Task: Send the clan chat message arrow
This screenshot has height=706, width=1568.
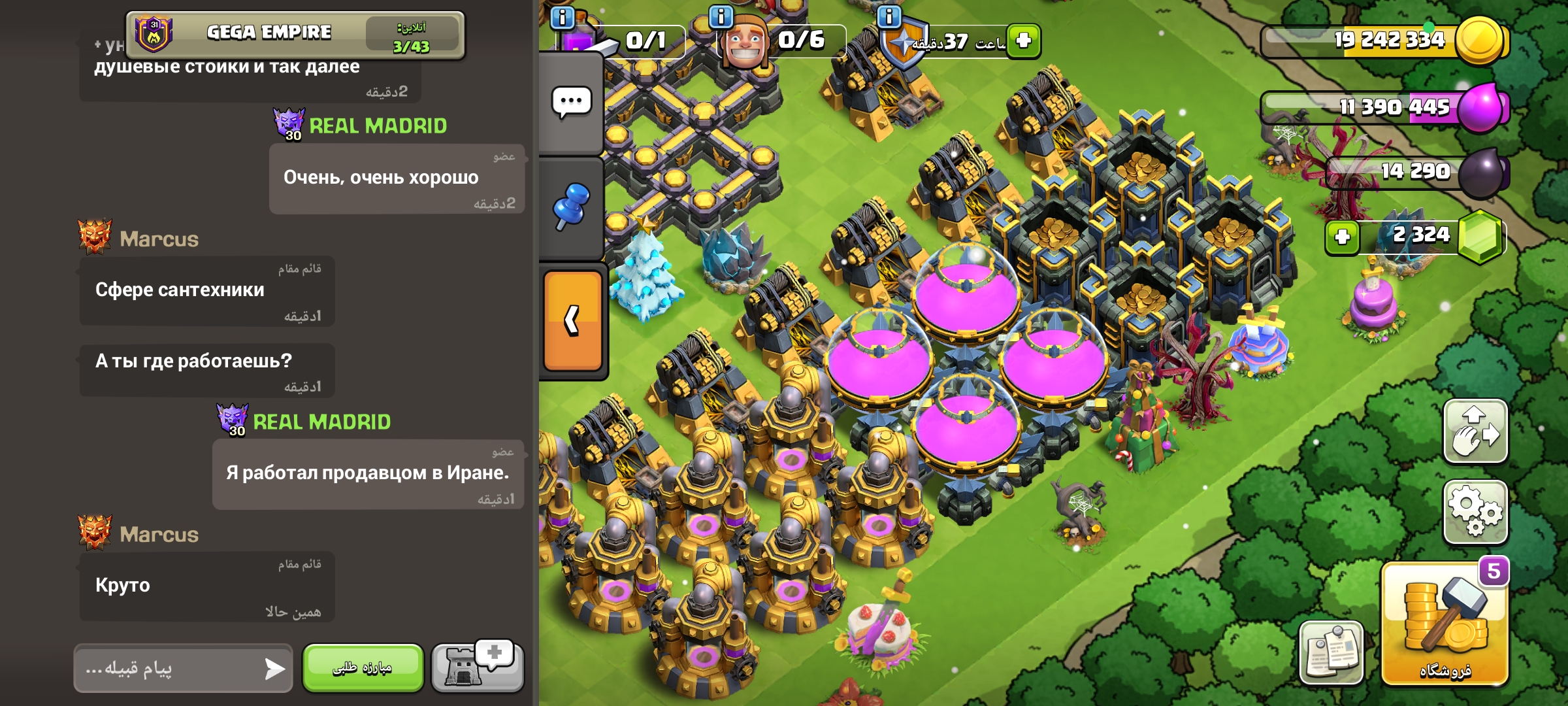Action: tap(274, 668)
